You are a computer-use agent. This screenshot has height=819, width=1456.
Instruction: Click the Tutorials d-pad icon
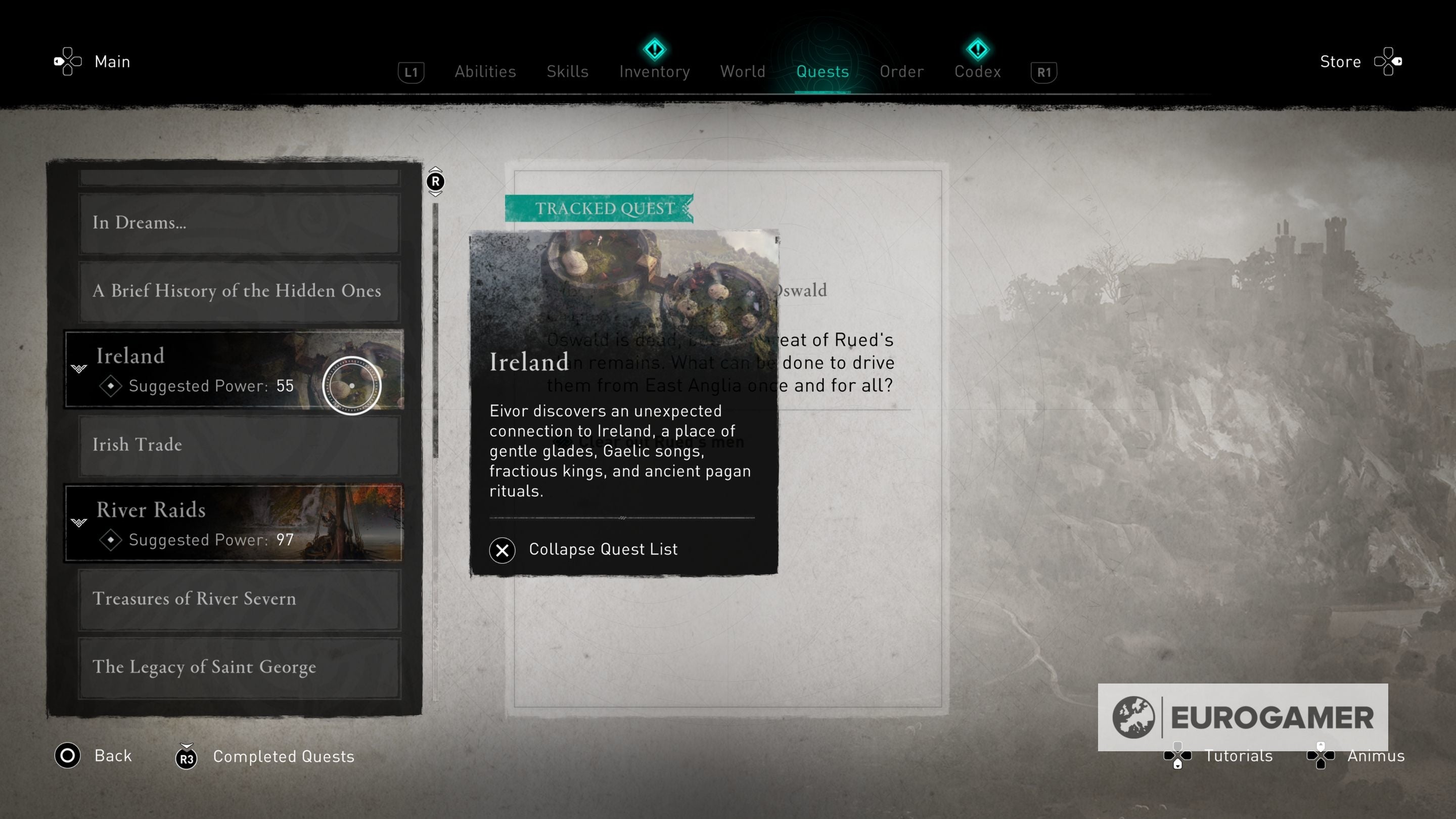coord(1177,756)
